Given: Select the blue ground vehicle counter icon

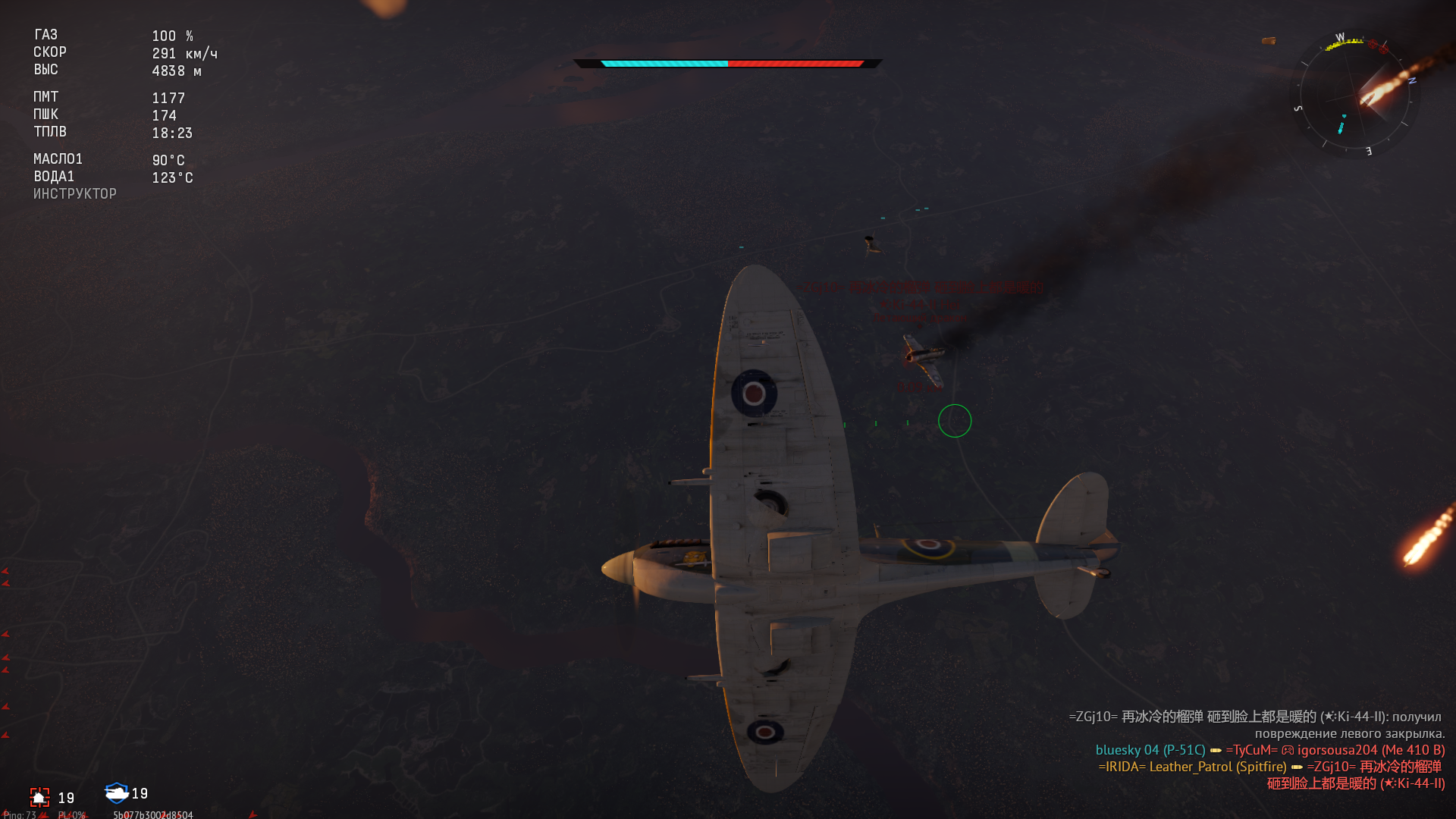Looking at the screenshot, I should pyautogui.click(x=116, y=793).
